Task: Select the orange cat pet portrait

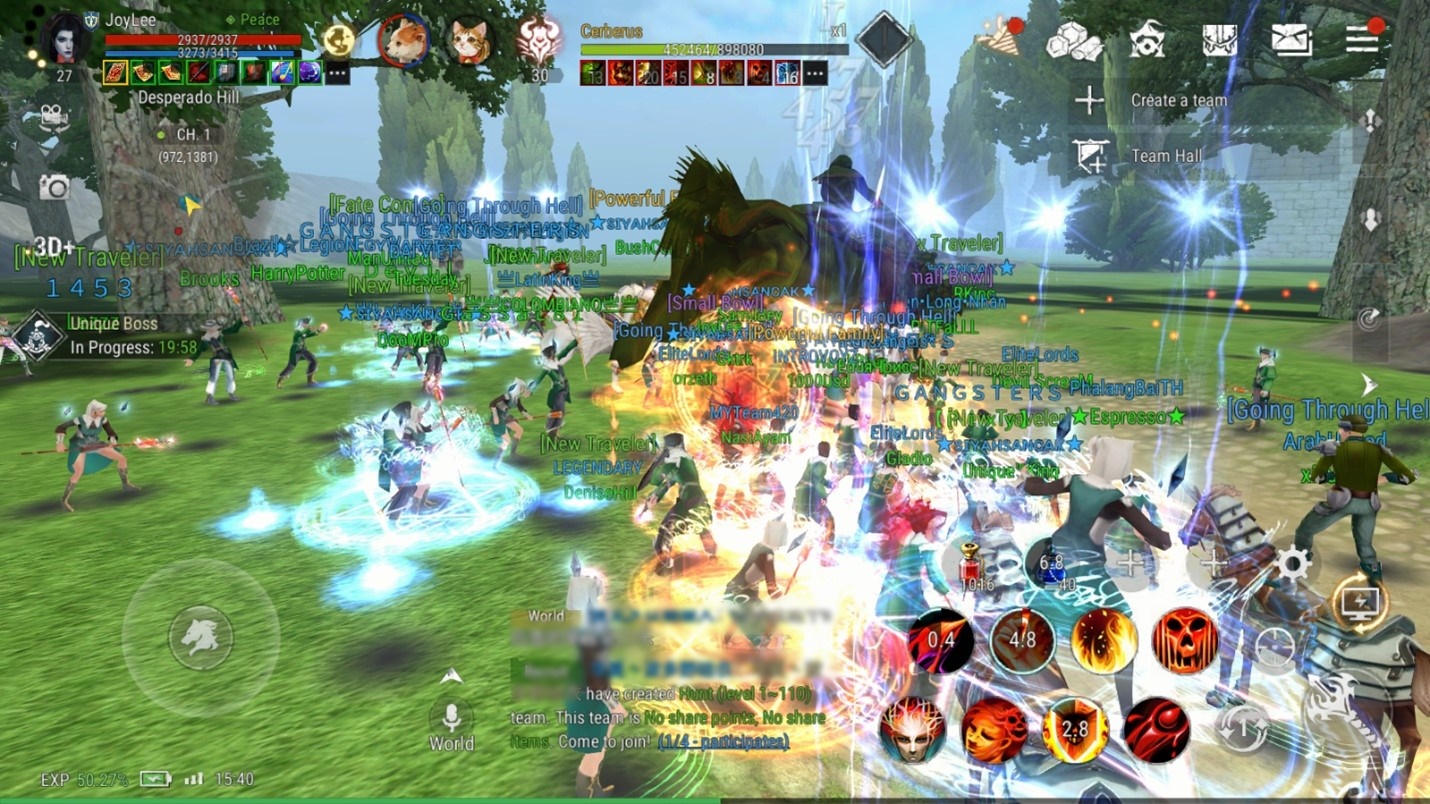Action: pos(469,42)
